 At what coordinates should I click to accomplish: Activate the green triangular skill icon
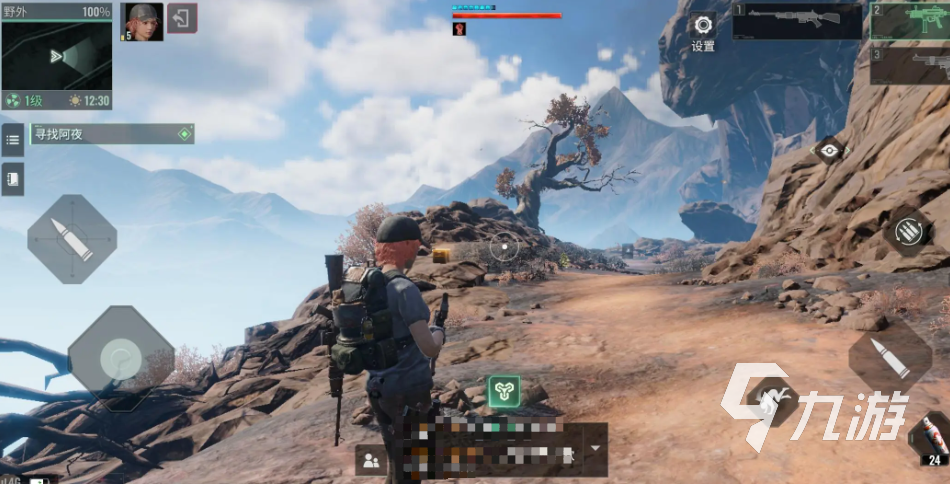tap(502, 391)
